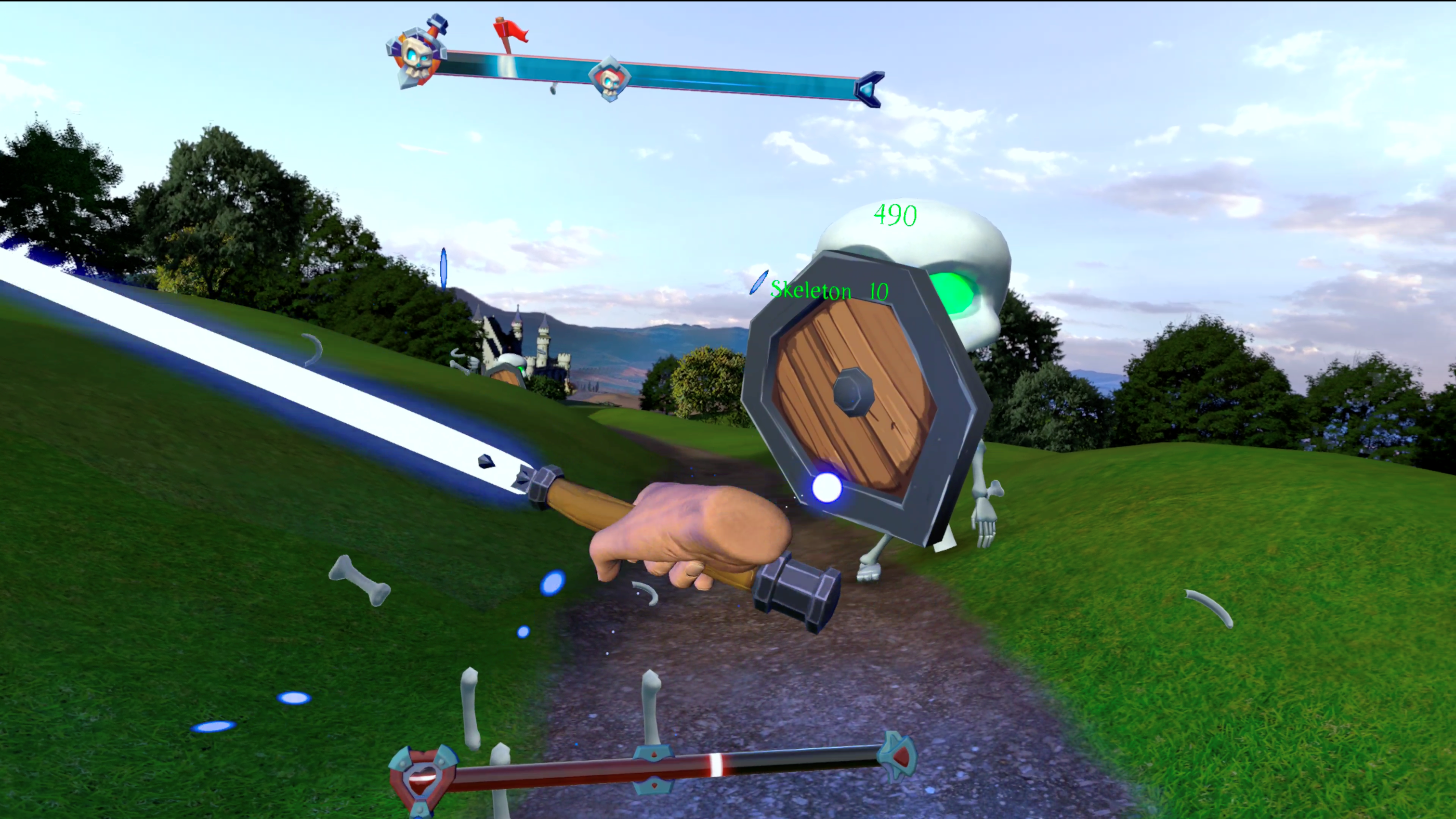The width and height of the screenshot is (1456, 819).
Task: Select the small skull marker on the blue bar
Action: pos(611,79)
